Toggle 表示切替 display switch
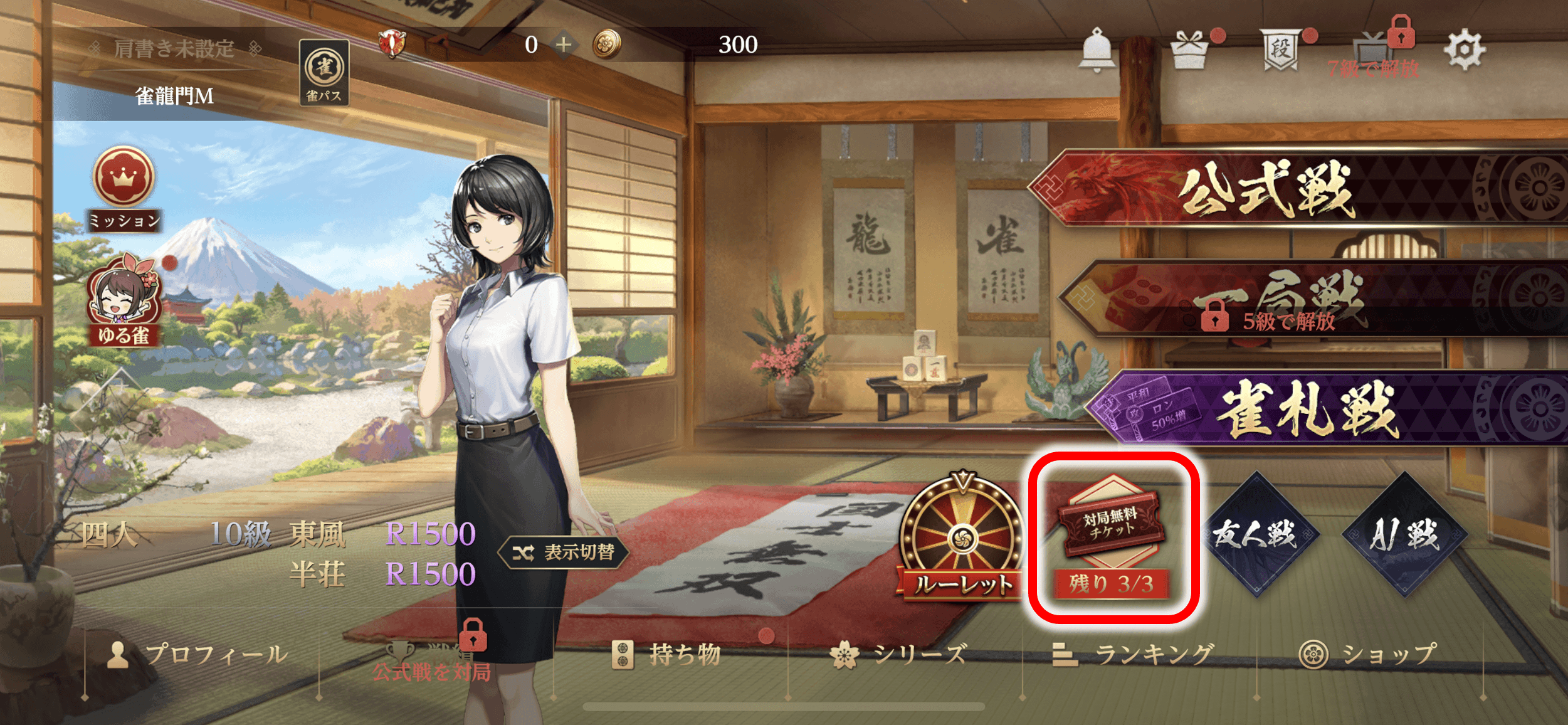1568x725 pixels. (563, 553)
